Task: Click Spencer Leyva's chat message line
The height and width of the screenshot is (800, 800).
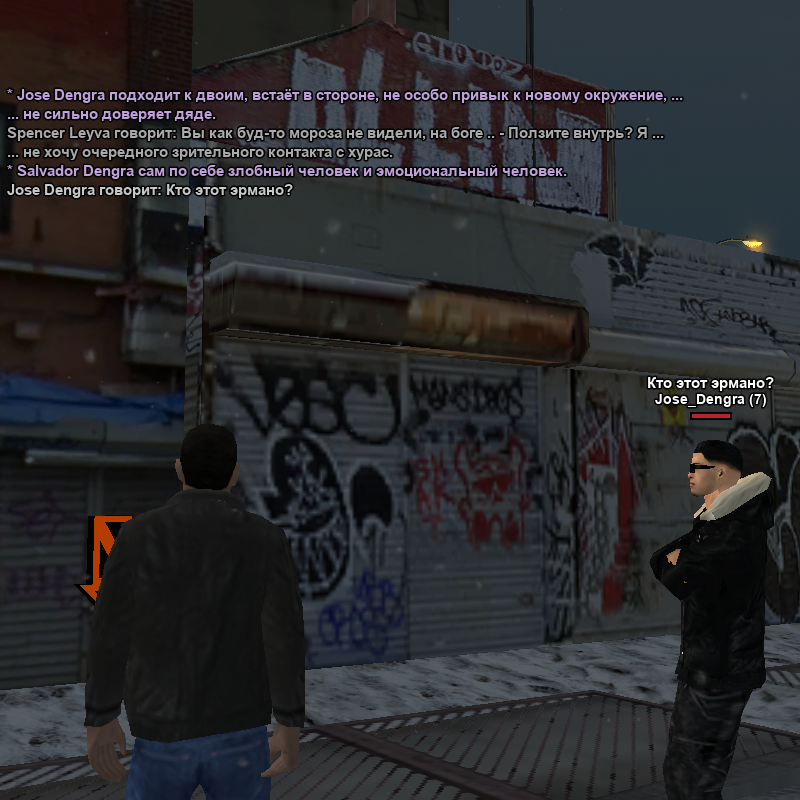Action: pyautogui.click(x=335, y=133)
